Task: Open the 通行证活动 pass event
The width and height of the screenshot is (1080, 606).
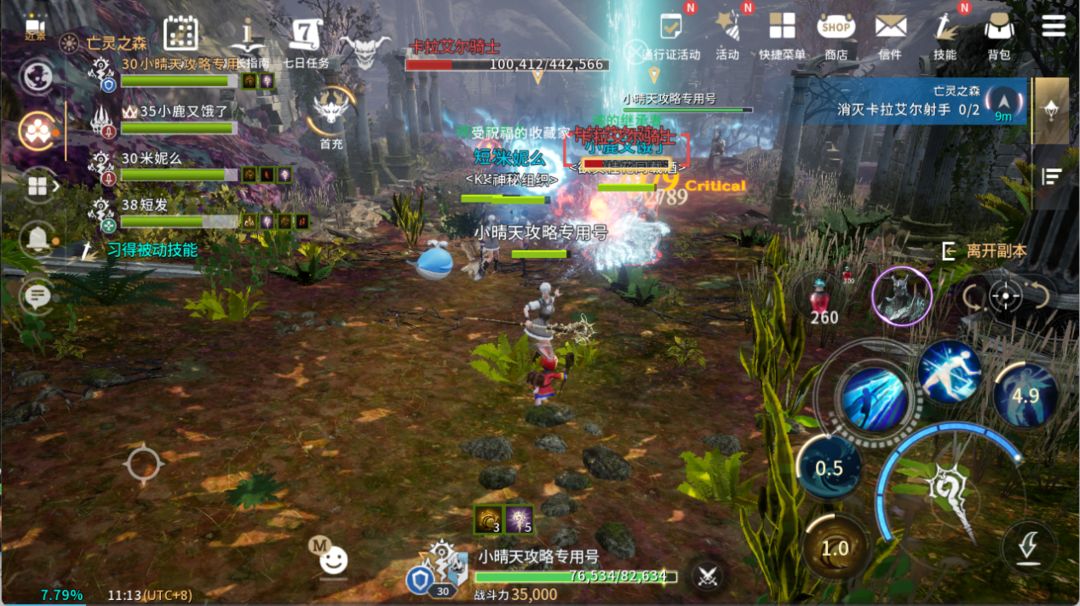Action: (x=671, y=36)
